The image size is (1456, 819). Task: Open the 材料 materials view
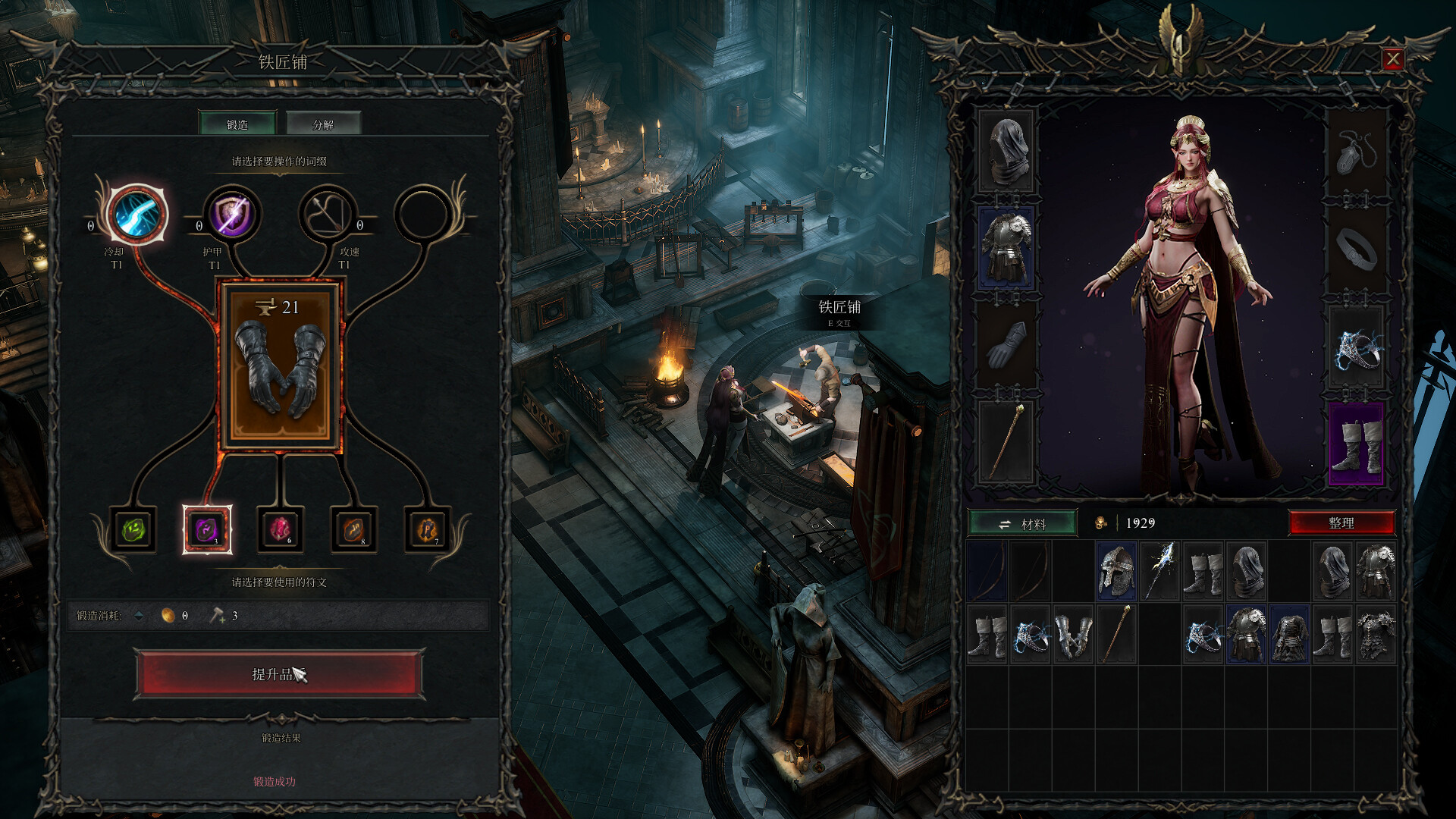(1022, 523)
